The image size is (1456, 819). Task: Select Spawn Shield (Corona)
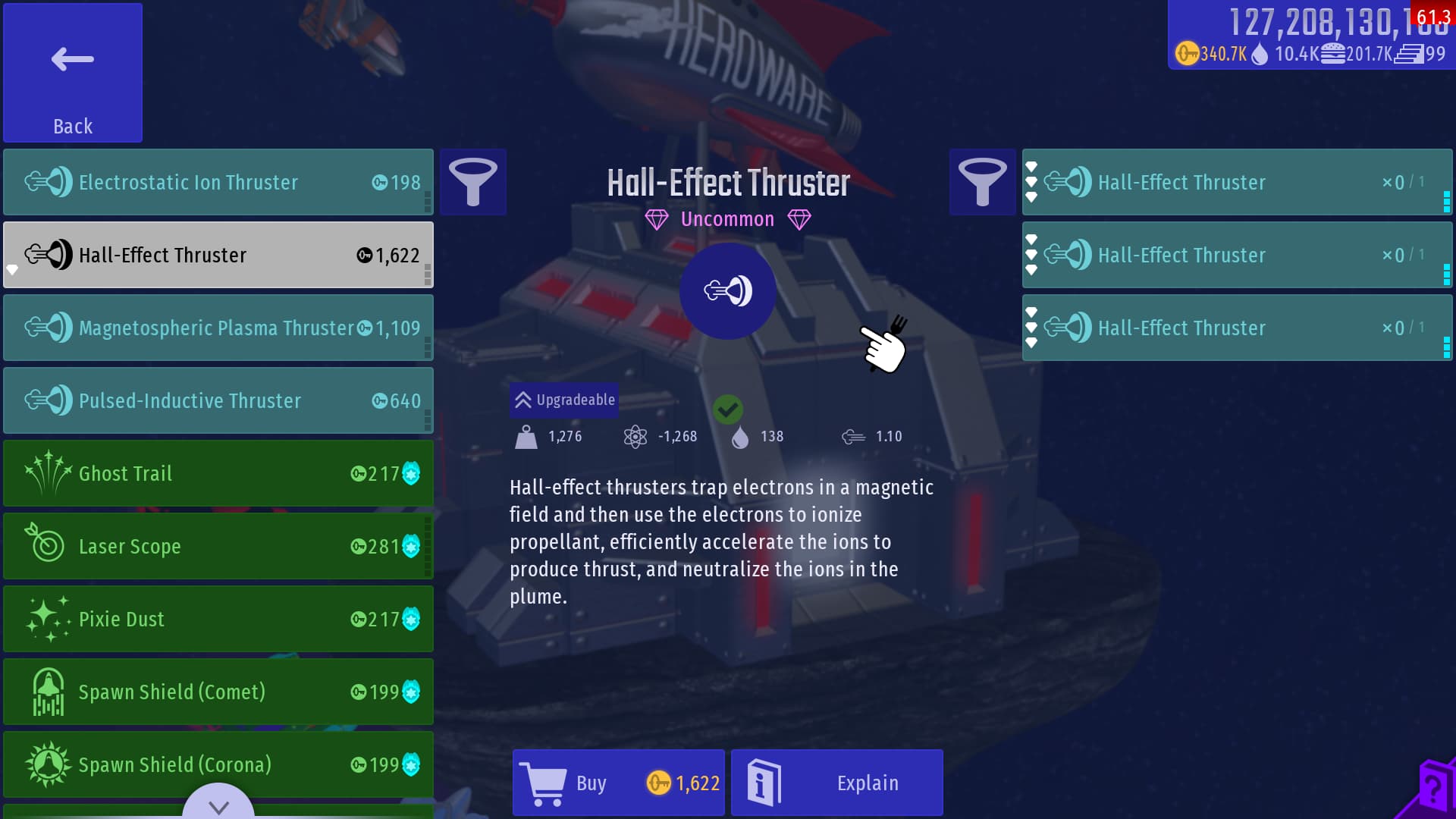[x=218, y=764]
